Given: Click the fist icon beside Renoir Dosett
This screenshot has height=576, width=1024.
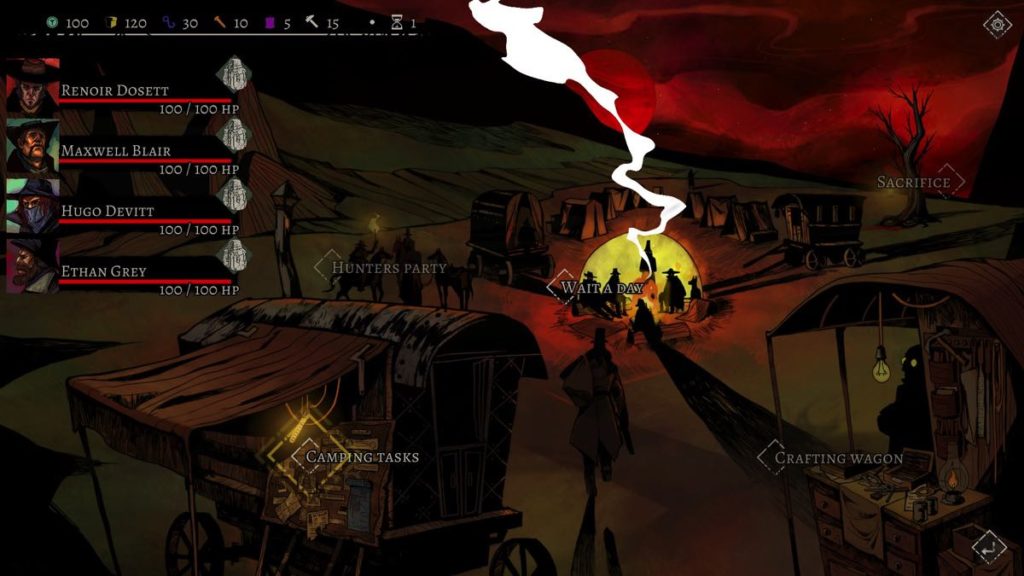Looking at the screenshot, I should pyautogui.click(x=233, y=73).
